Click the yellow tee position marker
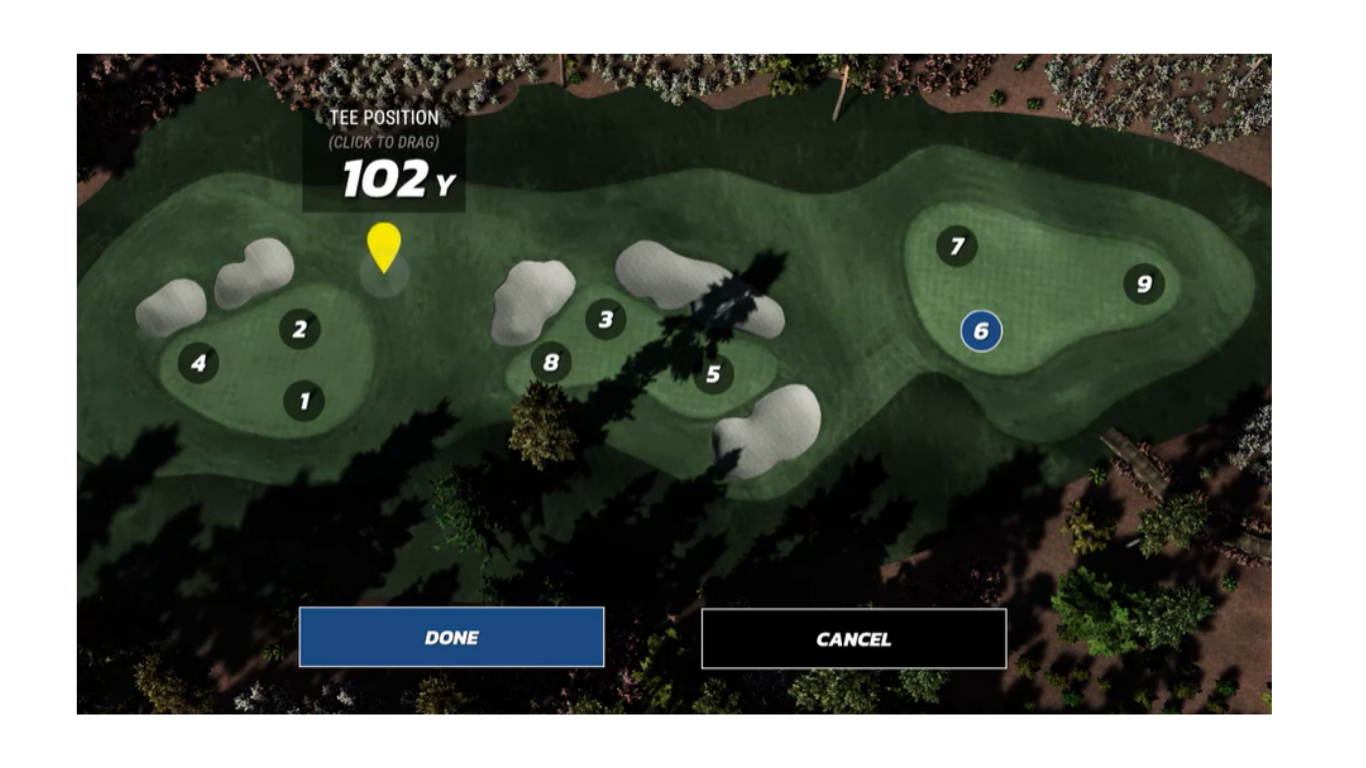 (x=384, y=246)
